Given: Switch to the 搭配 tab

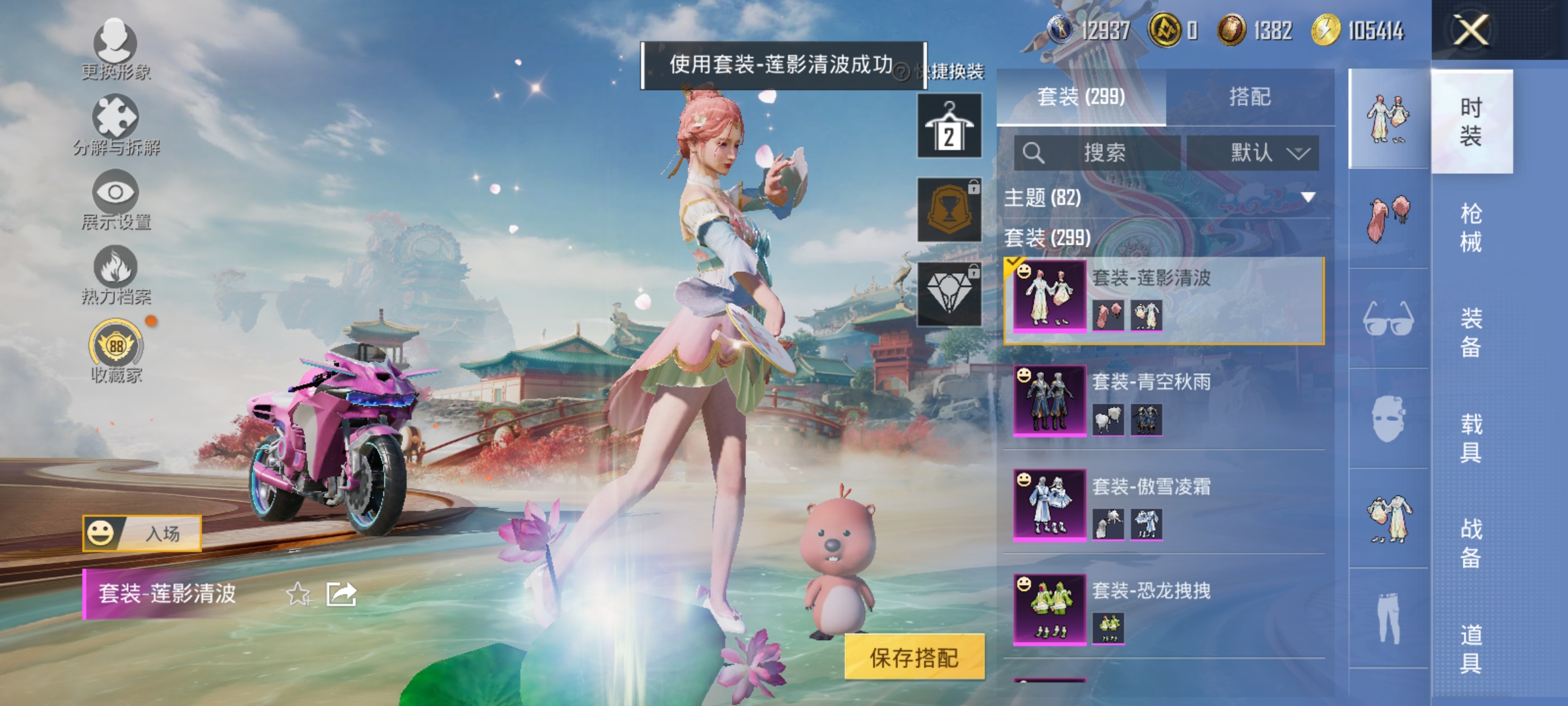Looking at the screenshot, I should (x=1251, y=96).
